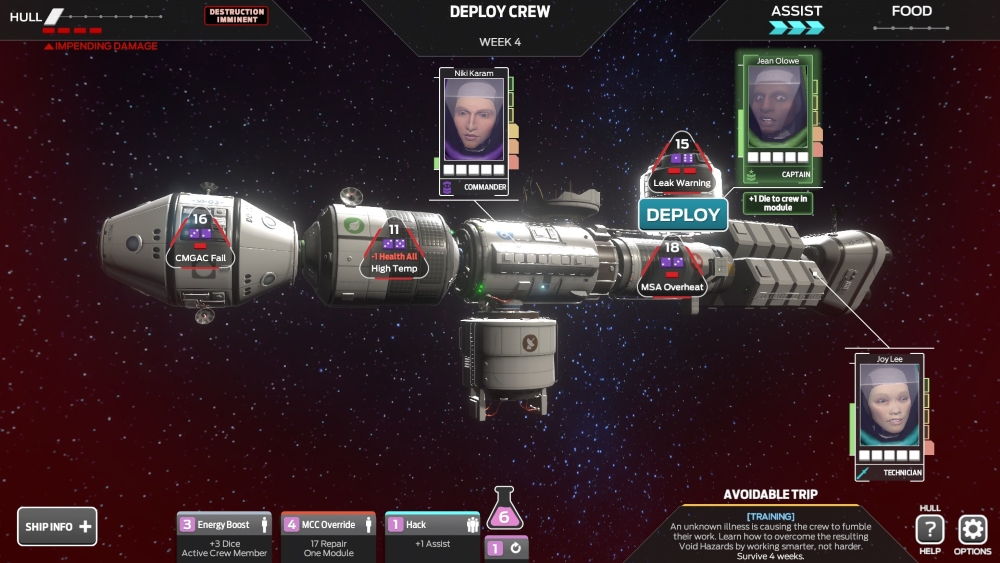
Task: Open the Ship Info panel
Action: [57, 526]
